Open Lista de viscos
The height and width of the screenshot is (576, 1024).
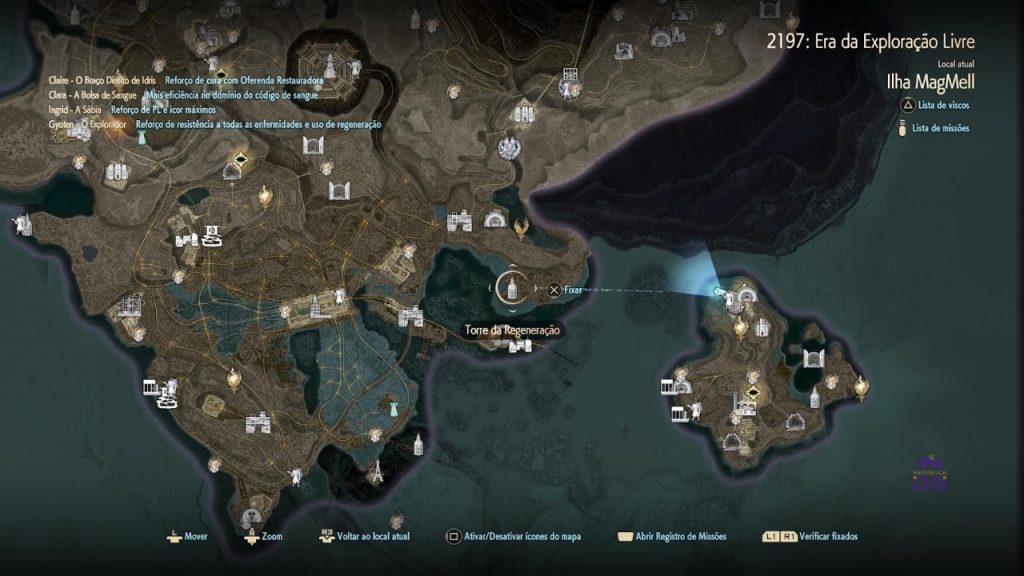click(x=935, y=105)
